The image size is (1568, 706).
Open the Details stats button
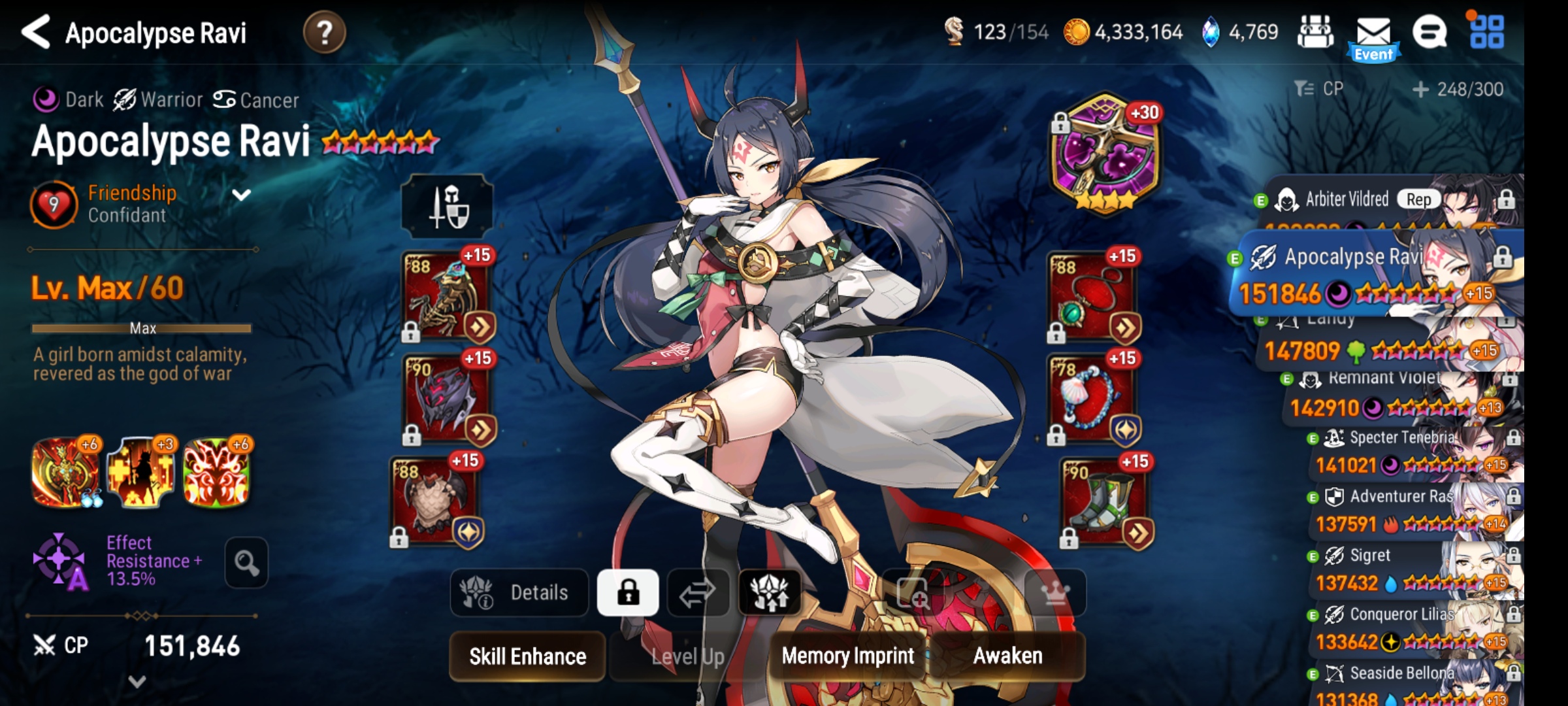click(519, 593)
